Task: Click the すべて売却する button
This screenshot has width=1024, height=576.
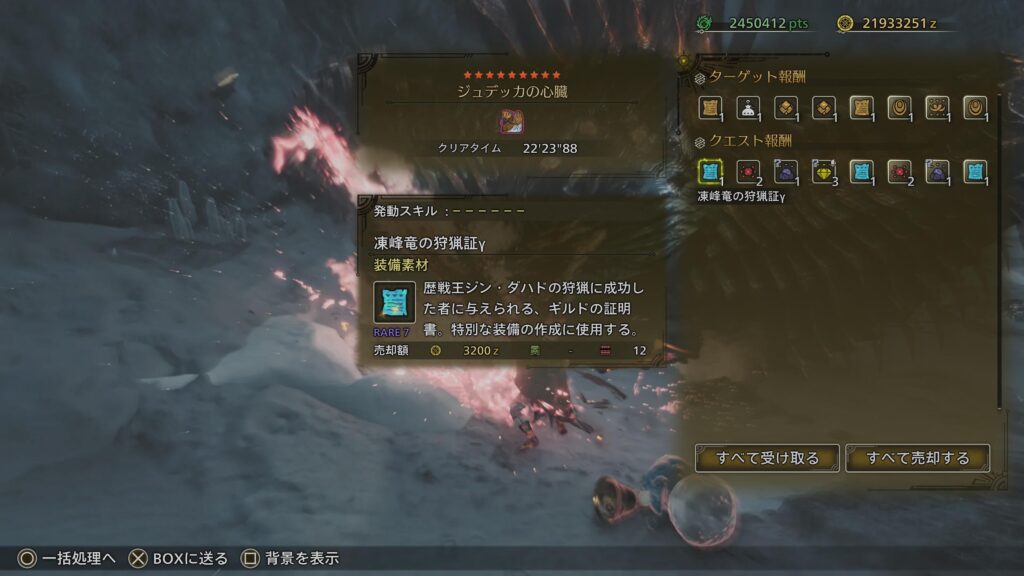Action: click(917, 458)
